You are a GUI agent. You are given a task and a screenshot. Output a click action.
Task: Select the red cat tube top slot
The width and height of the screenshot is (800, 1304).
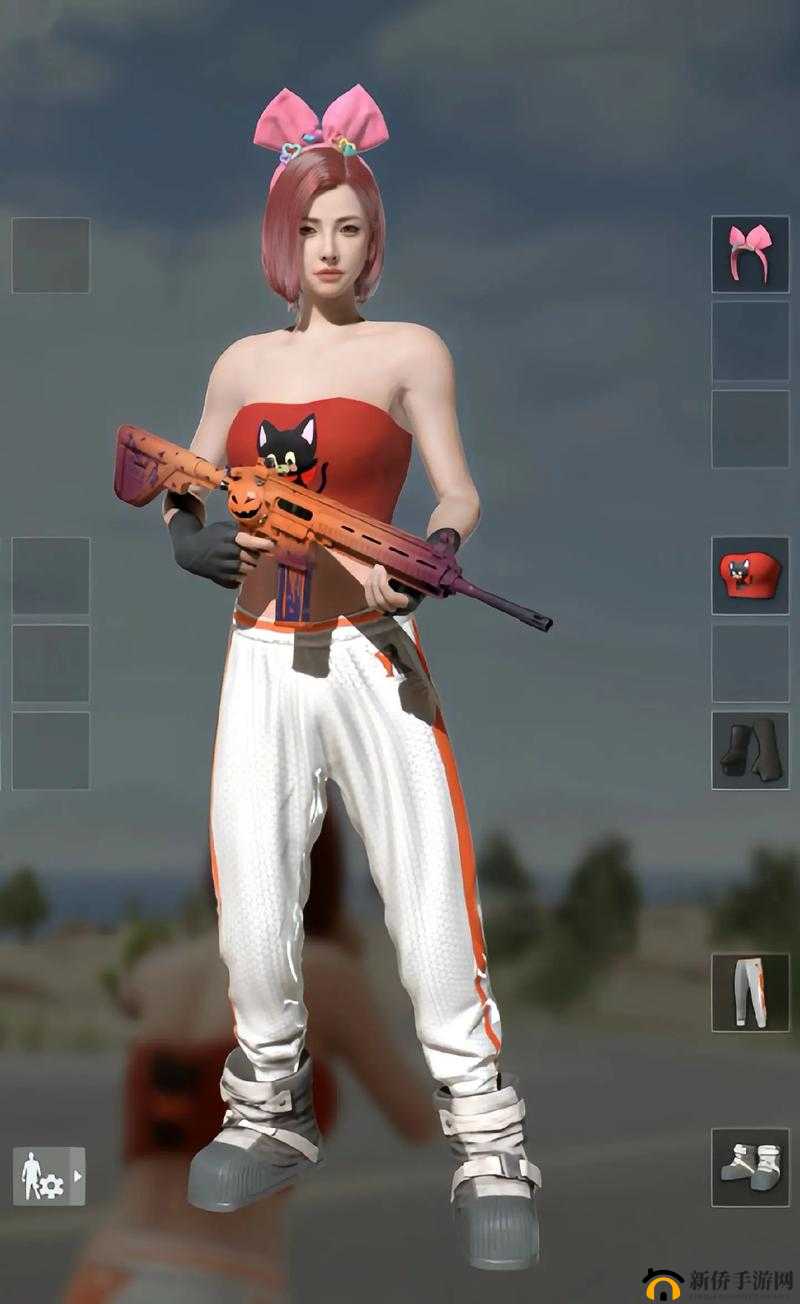[x=750, y=575]
